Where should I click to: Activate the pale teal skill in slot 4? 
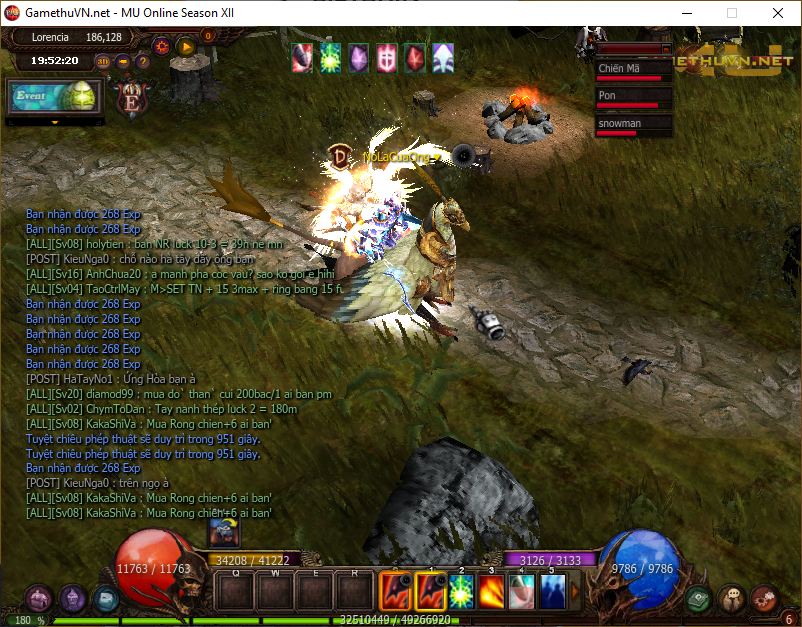click(521, 590)
